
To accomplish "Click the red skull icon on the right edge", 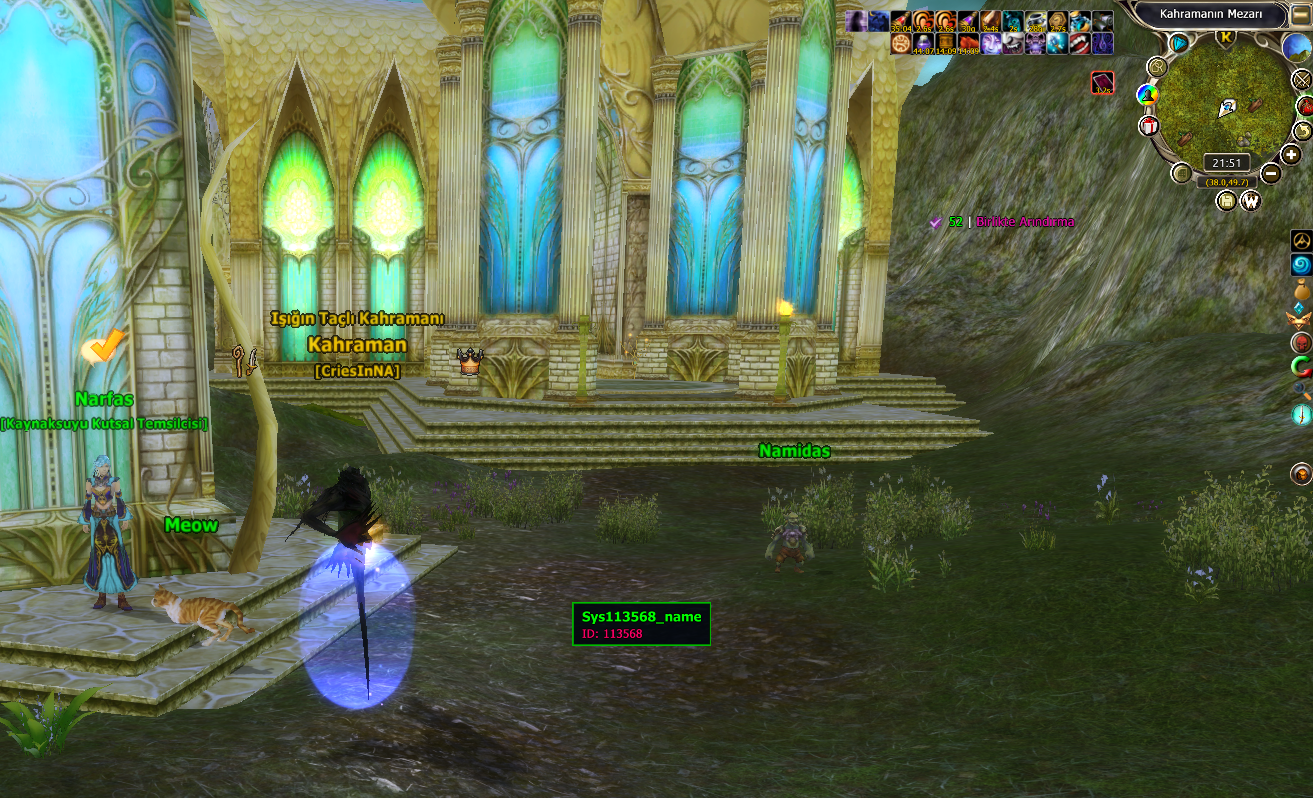I will [1301, 343].
